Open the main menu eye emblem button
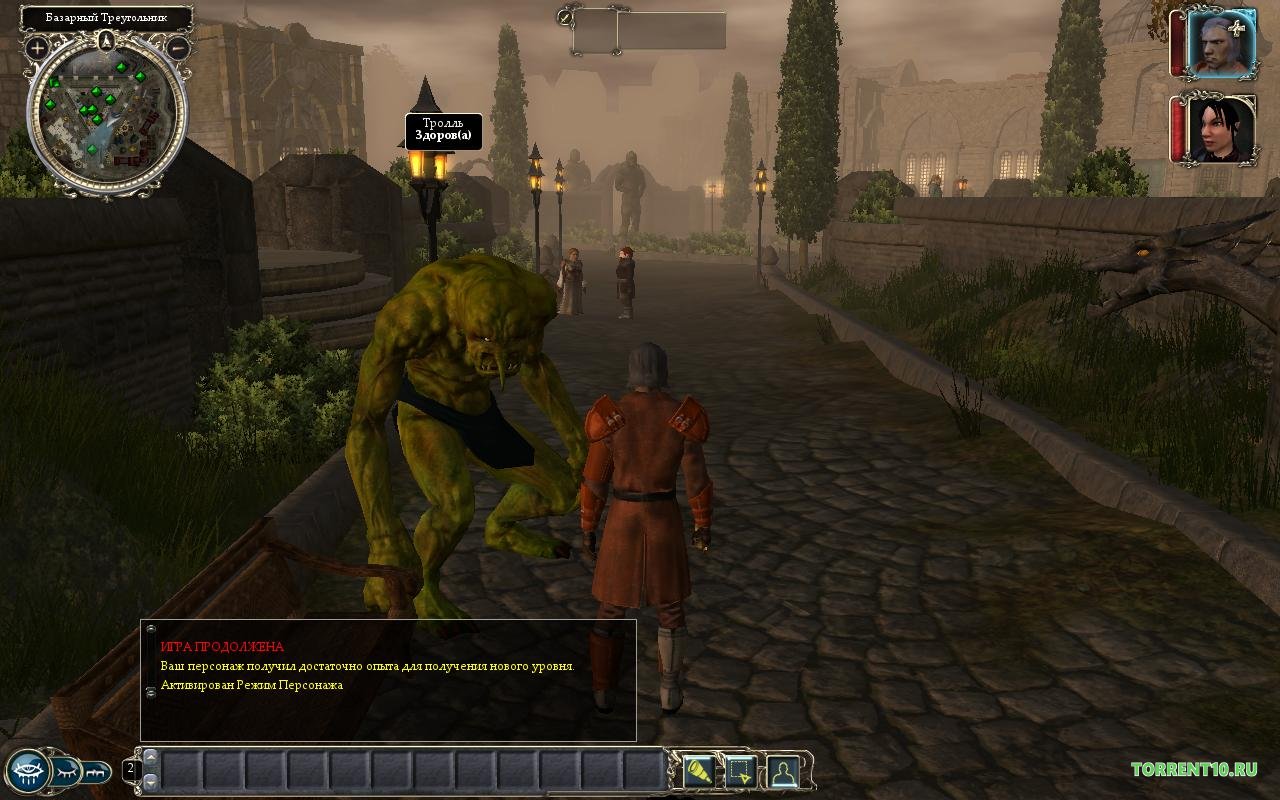The width and height of the screenshot is (1280, 800). pyautogui.click(x=27, y=770)
